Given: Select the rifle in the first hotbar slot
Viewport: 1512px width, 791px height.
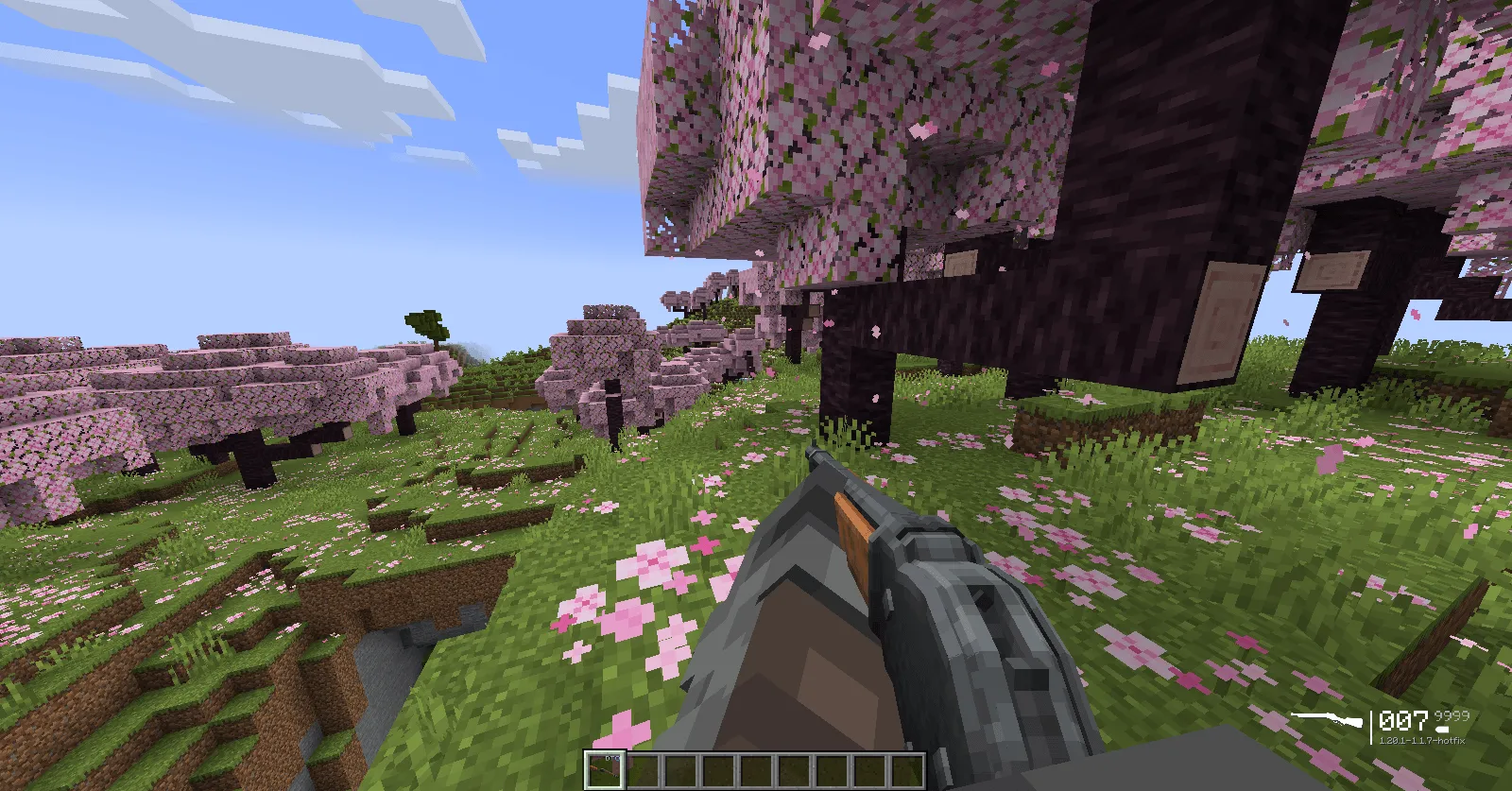Looking at the screenshot, I should (x=605, y=767).
